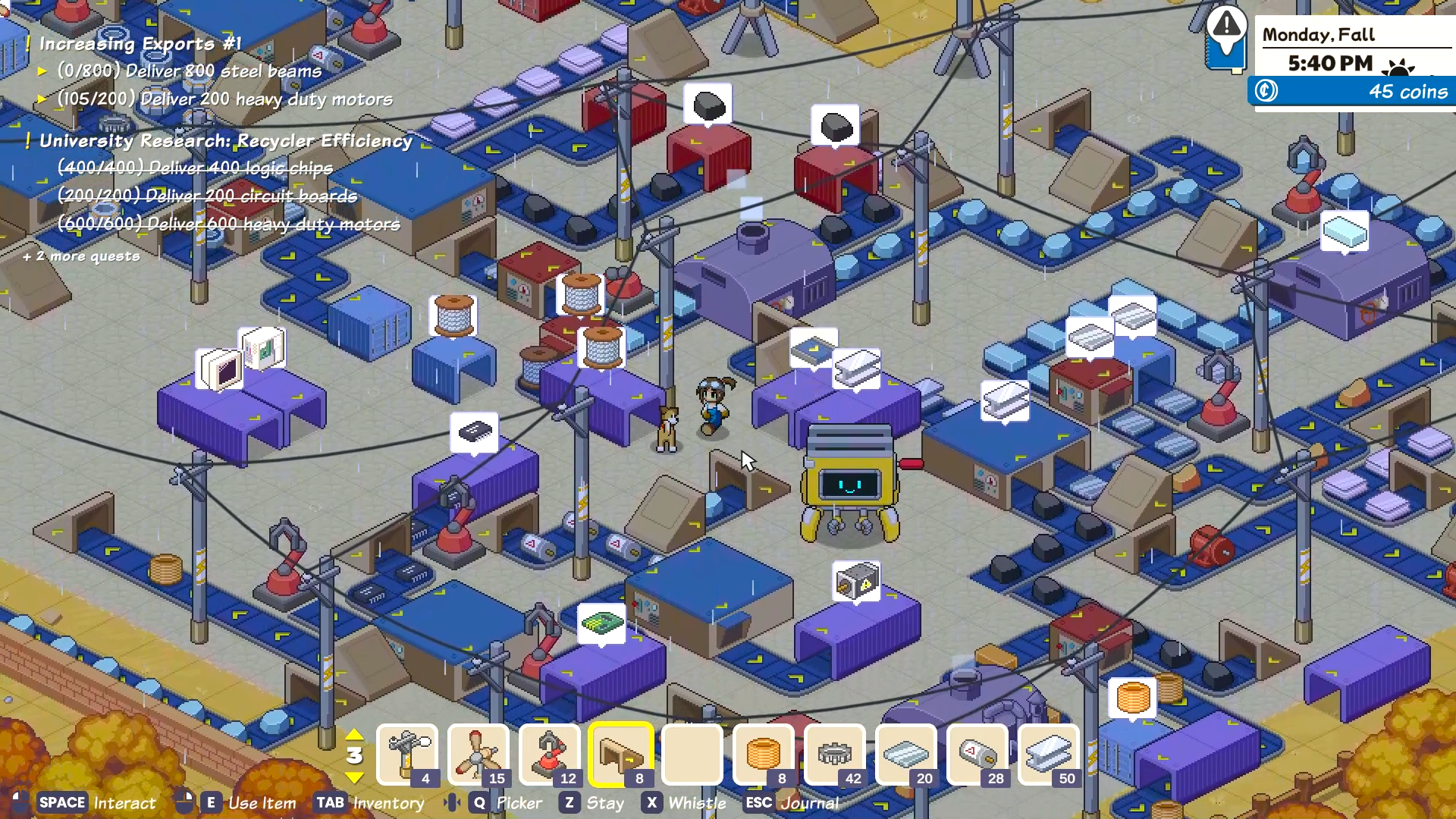Click the coins balance bar
Screen dimensions: 1456x819
pos(1352,92)
